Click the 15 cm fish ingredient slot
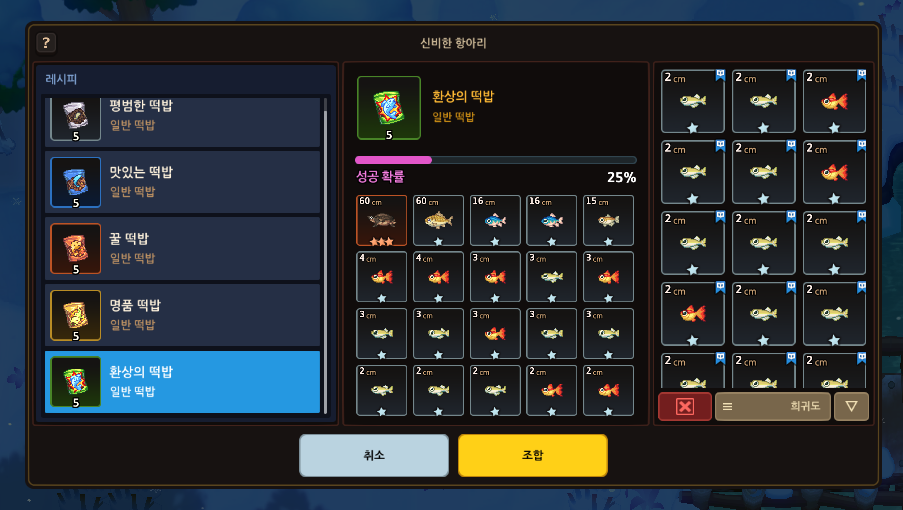903x510 pixels. click(x=609, y=220)
